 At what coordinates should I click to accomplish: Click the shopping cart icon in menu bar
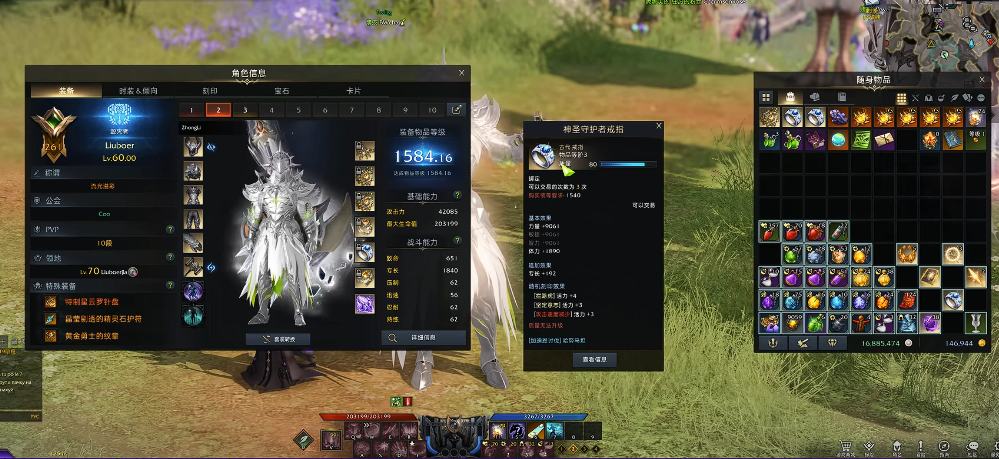tap(847, 448)
